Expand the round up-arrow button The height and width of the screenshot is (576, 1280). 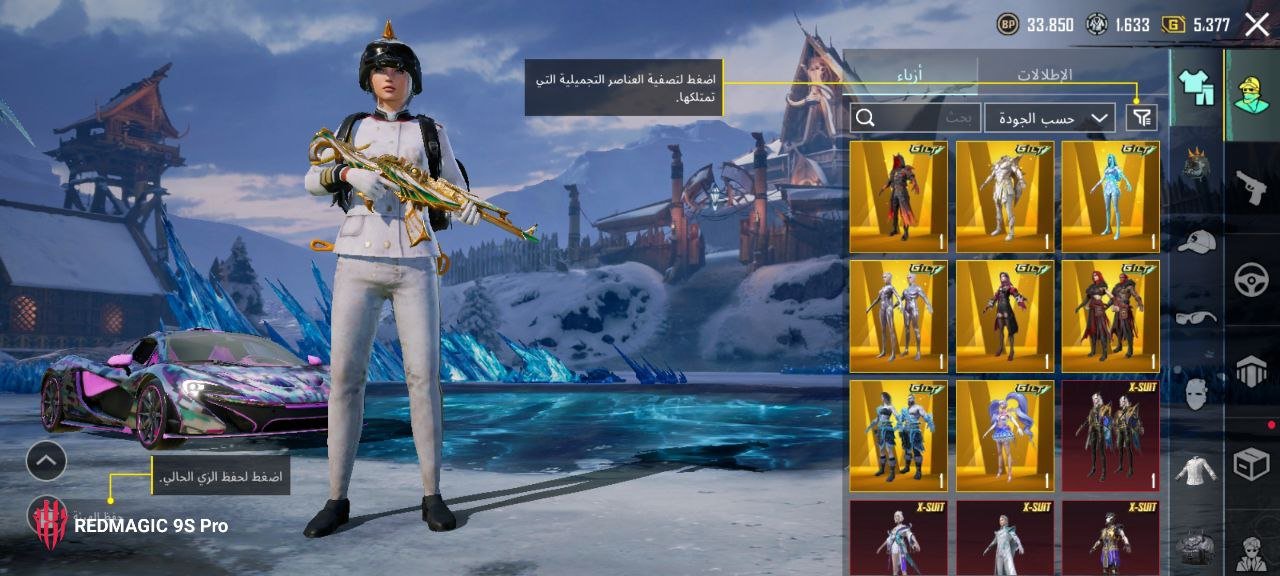(46, 461)
